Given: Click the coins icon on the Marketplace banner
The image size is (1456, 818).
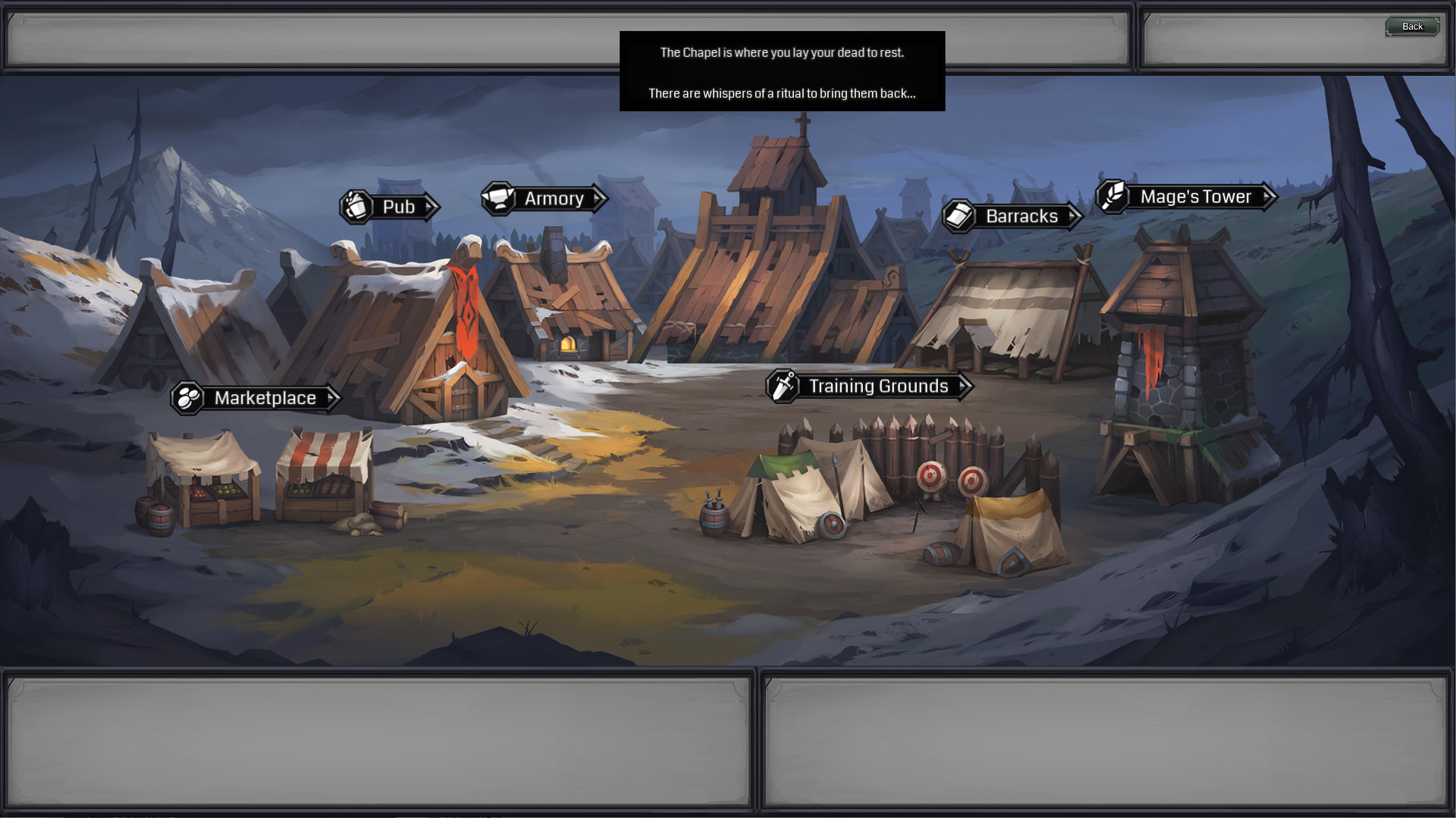Looking at the screenshot, I should 187,397.
